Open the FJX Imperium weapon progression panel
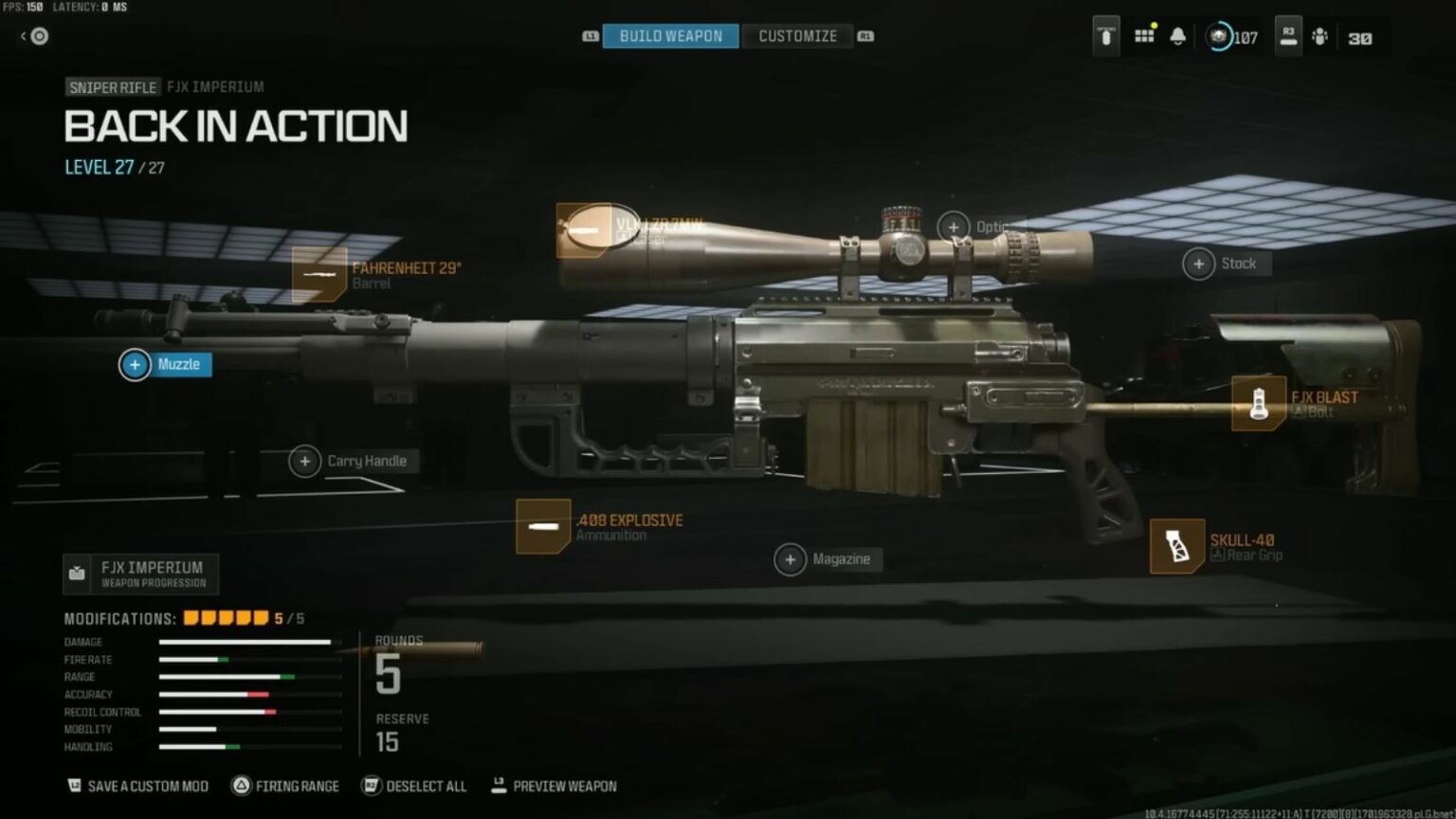 tap(142, 573)
